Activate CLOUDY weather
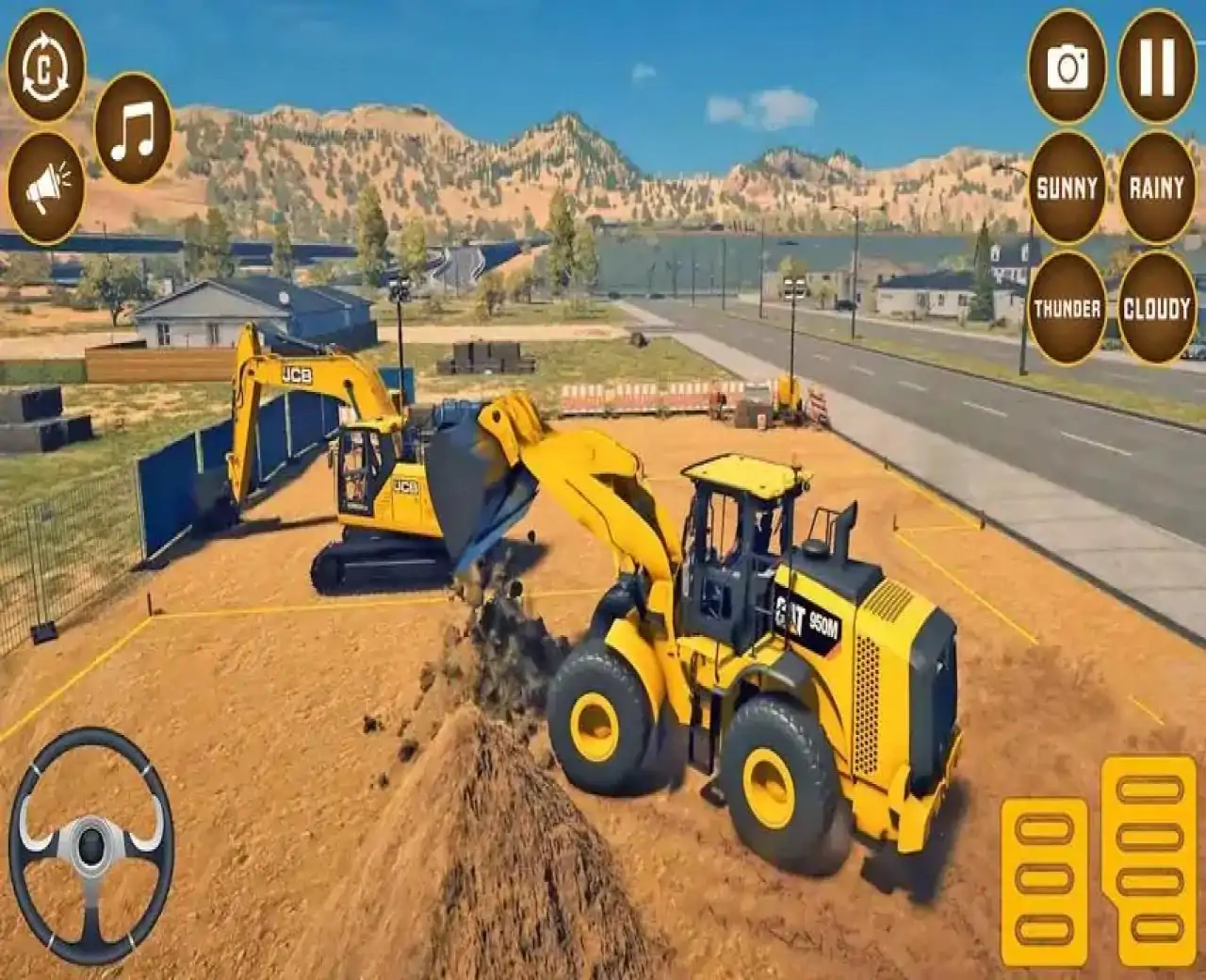This screenshot has width=1206, height=980. pos(1156,306)
